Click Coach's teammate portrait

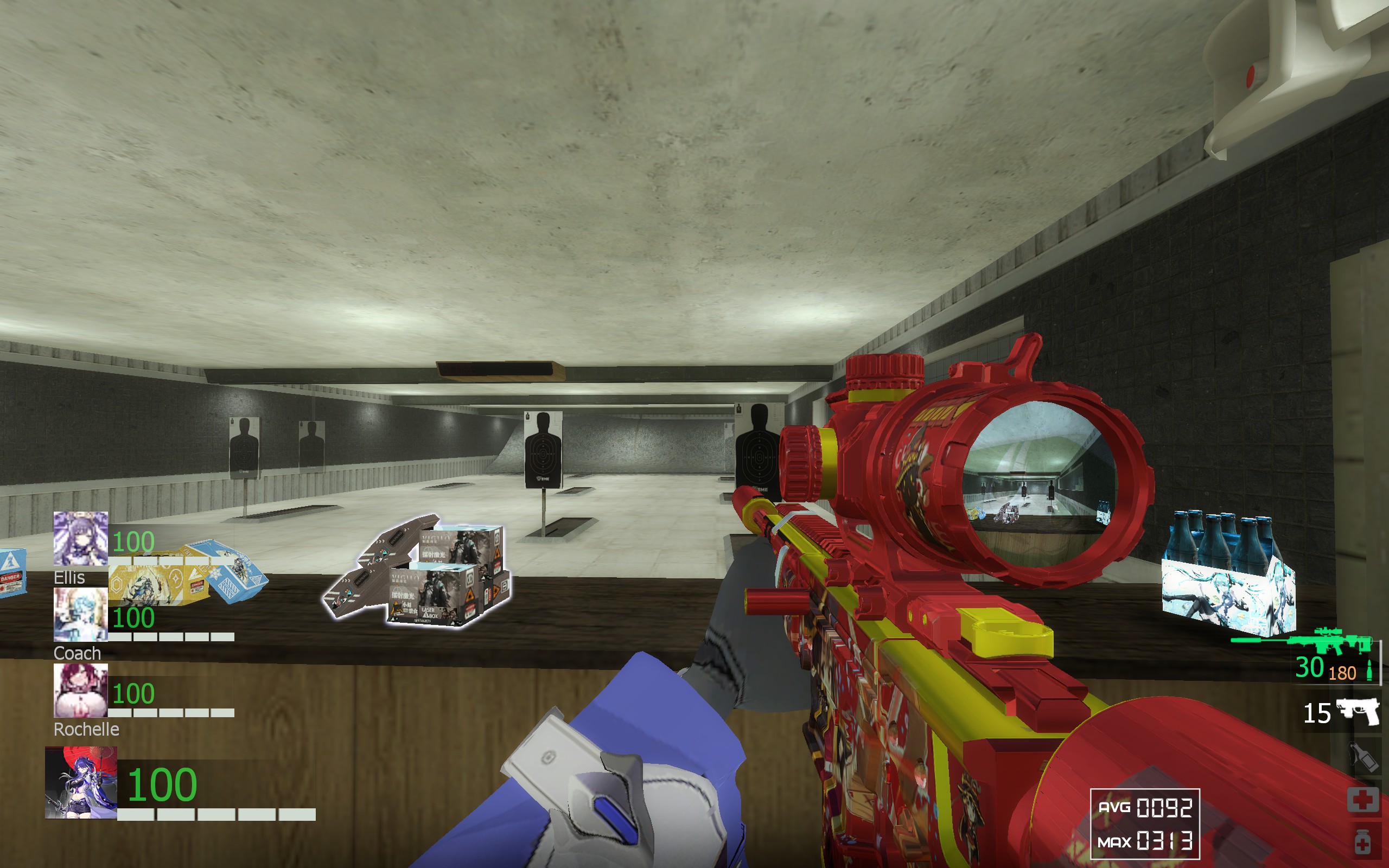(80, 615)
